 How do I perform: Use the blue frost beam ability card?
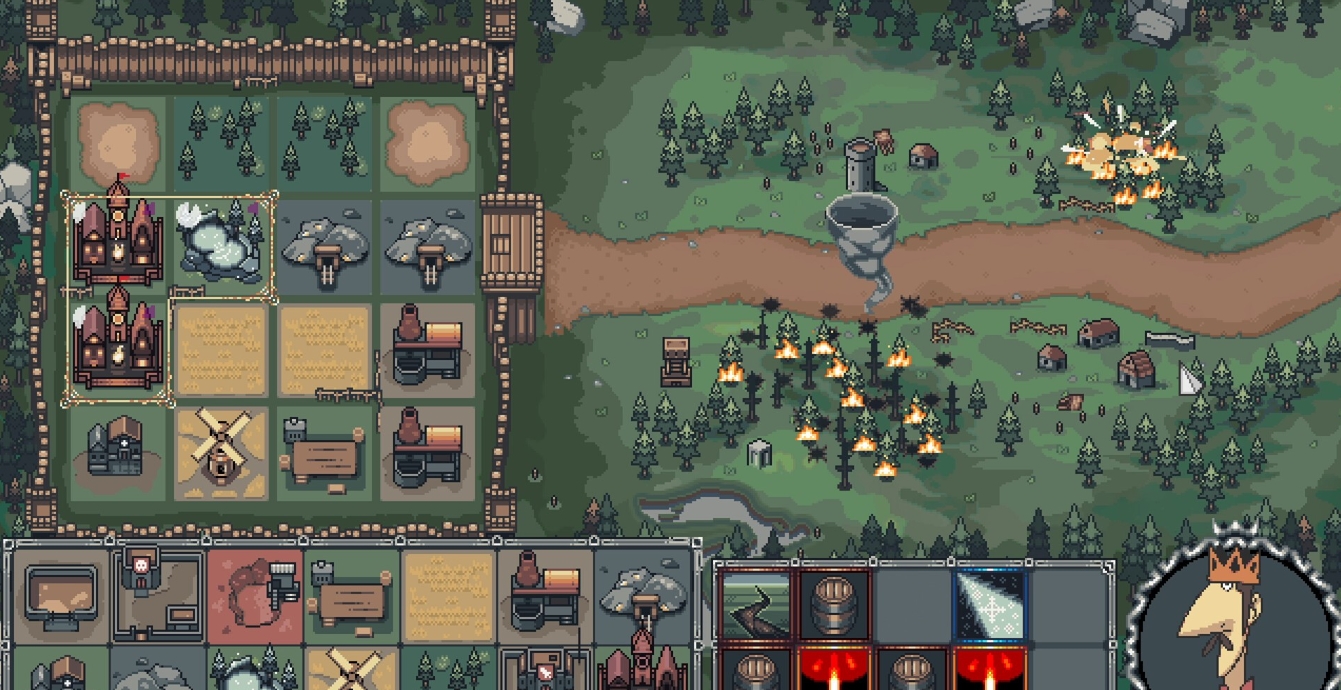click(x=989, y=604)
